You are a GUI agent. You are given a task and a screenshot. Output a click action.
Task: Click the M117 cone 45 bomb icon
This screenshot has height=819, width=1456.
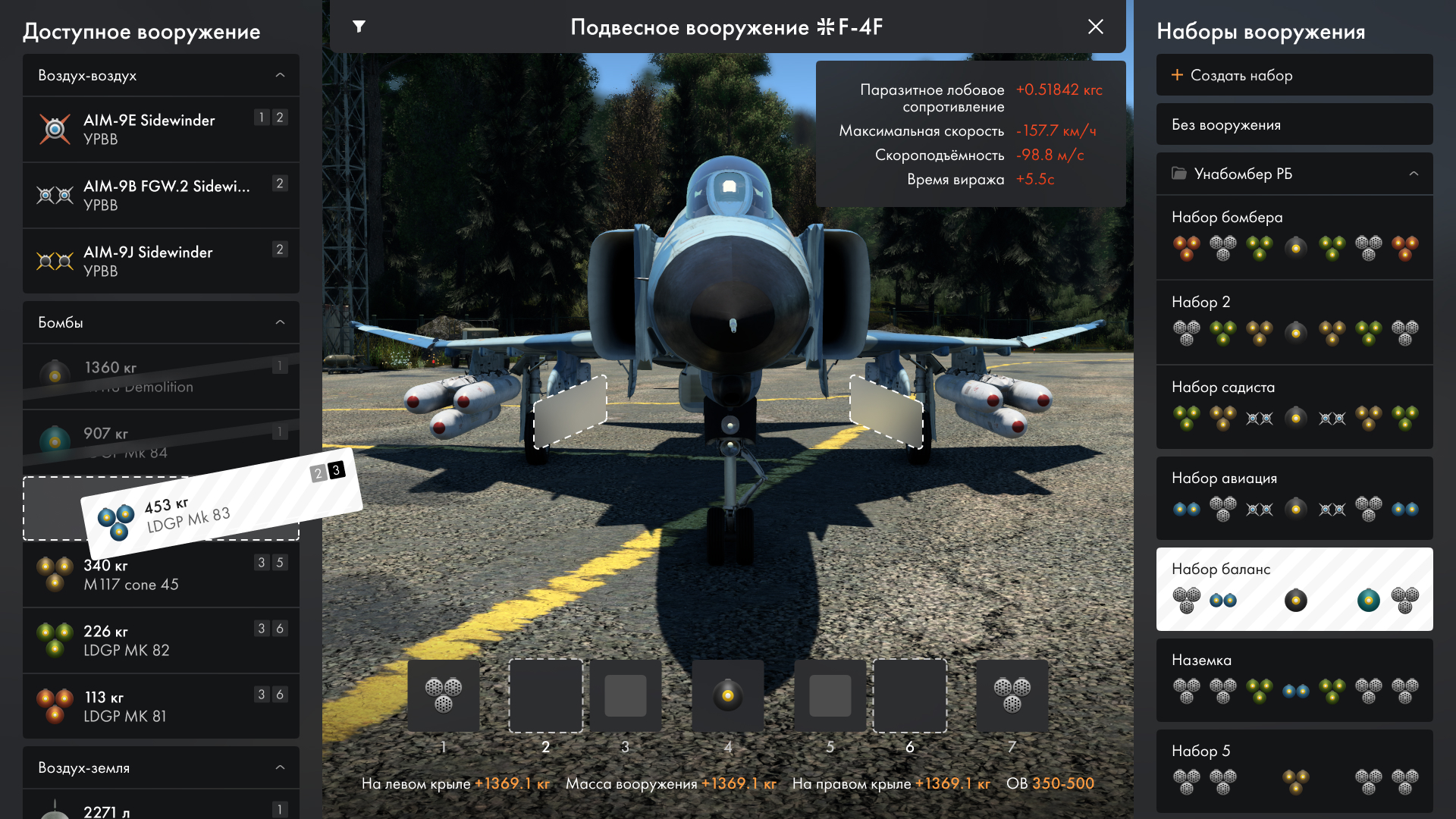pyautogui.click(x=55, y=574)
